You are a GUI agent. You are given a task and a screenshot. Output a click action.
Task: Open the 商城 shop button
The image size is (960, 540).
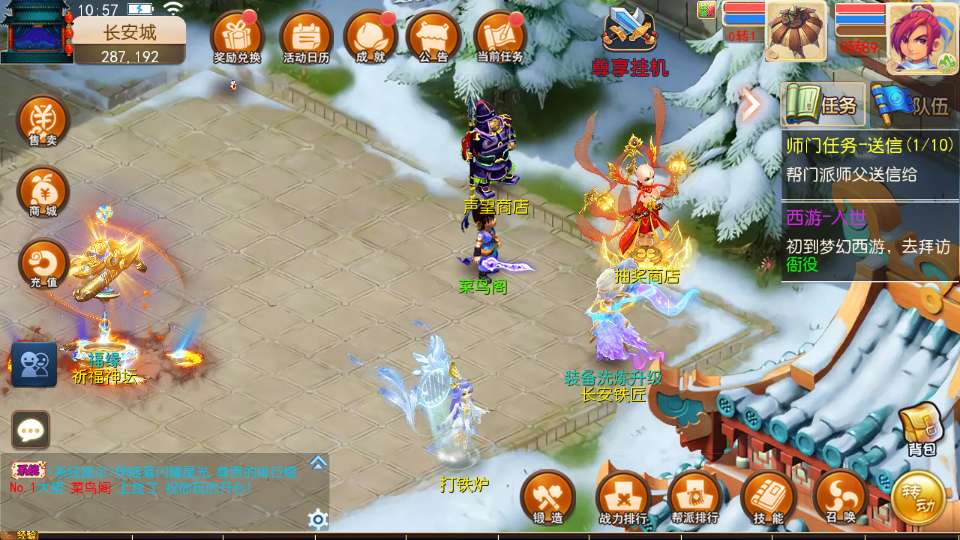pos(43,192)
